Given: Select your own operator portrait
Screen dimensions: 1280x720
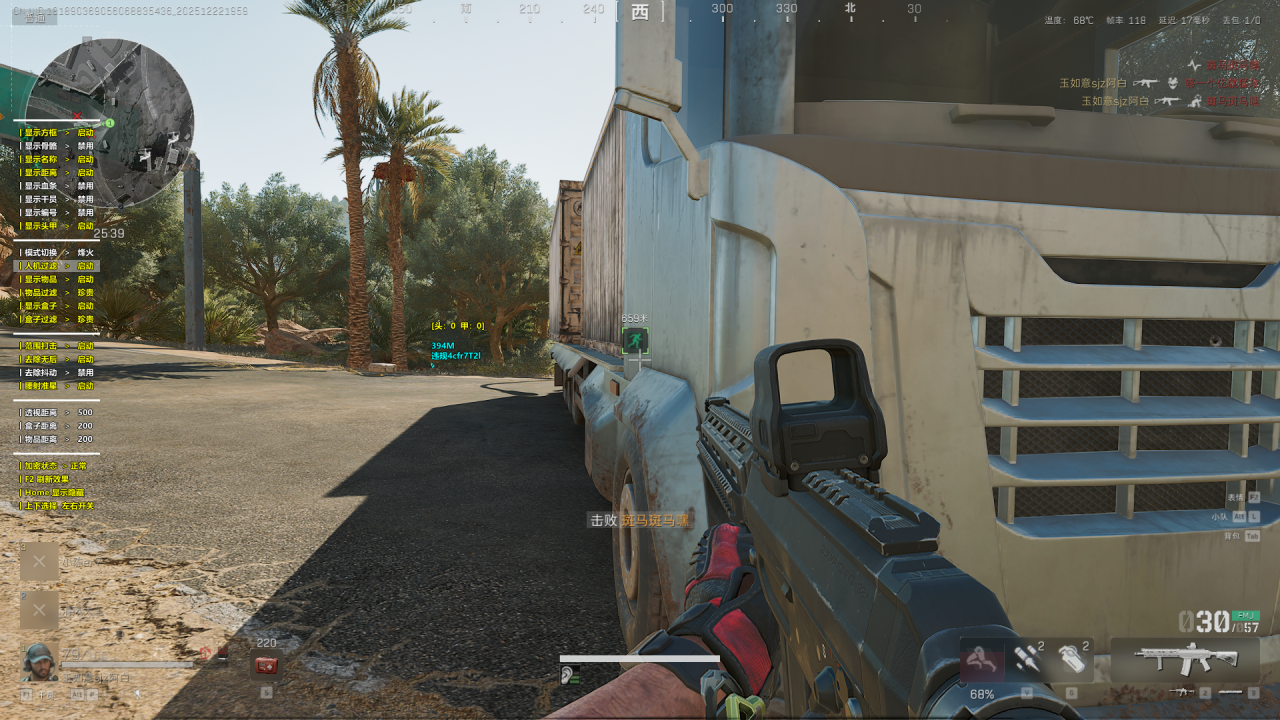Looking at the screenshot, I should pyautogui.click(x=39, y=662).
